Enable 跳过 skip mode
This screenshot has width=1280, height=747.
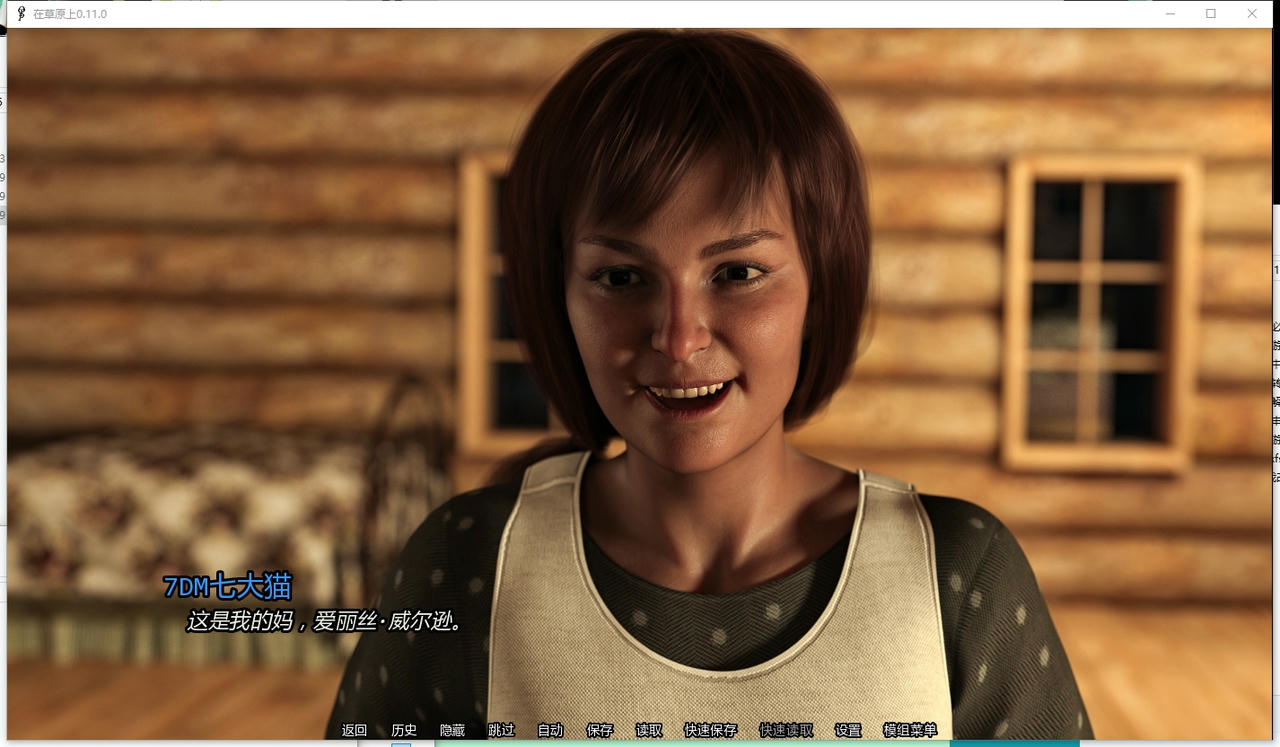(x=499, y=730)
